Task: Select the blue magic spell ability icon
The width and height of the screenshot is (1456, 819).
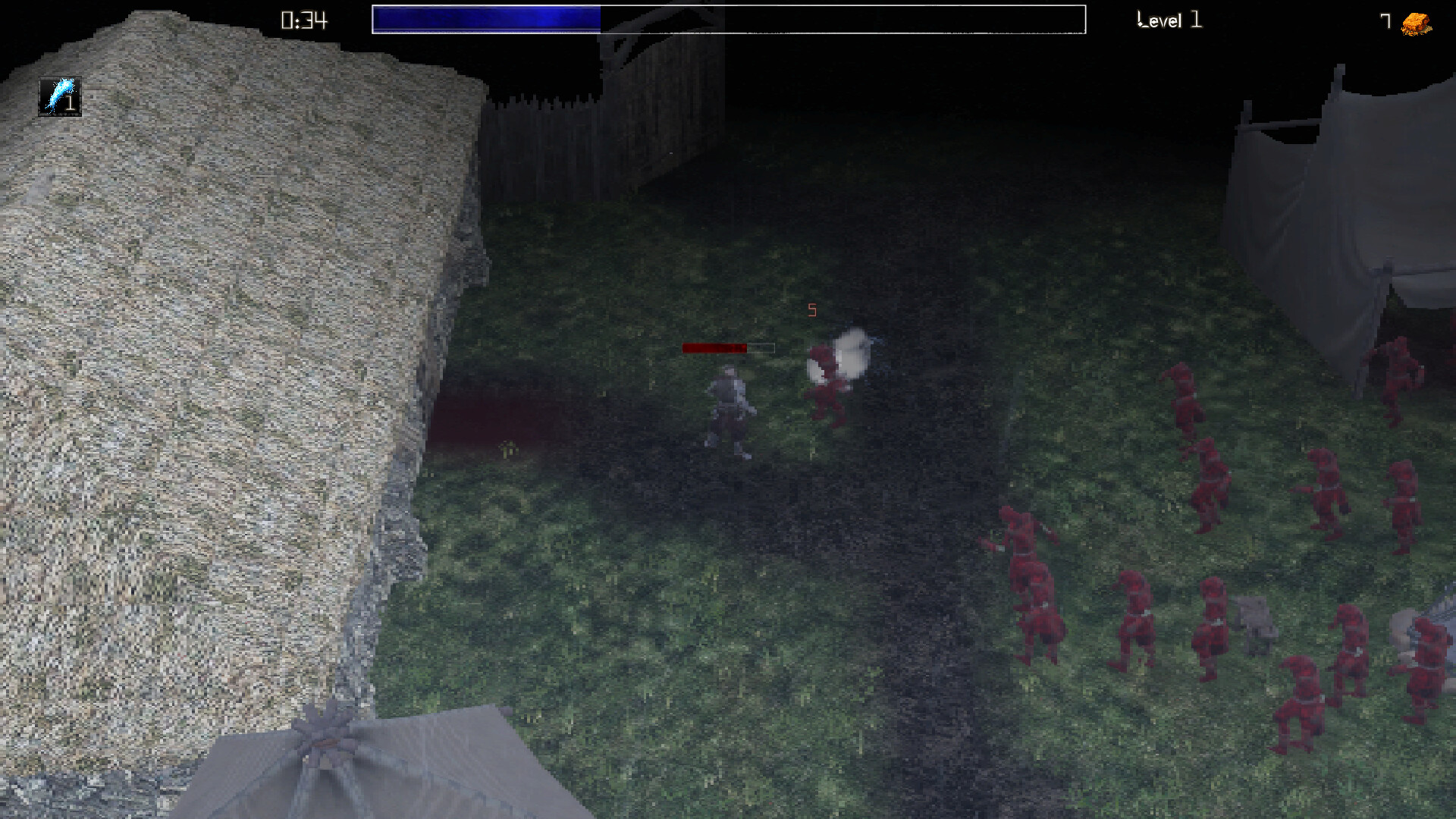Action: pyautogui.click(x=59, y=94)
